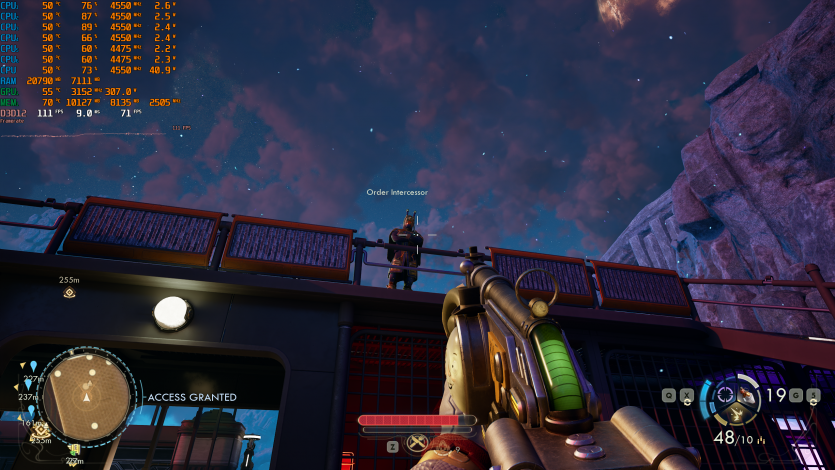Screen dimensions: 835x470
Task: Click the crossed-tools ability icon by health
Action: 418,444
